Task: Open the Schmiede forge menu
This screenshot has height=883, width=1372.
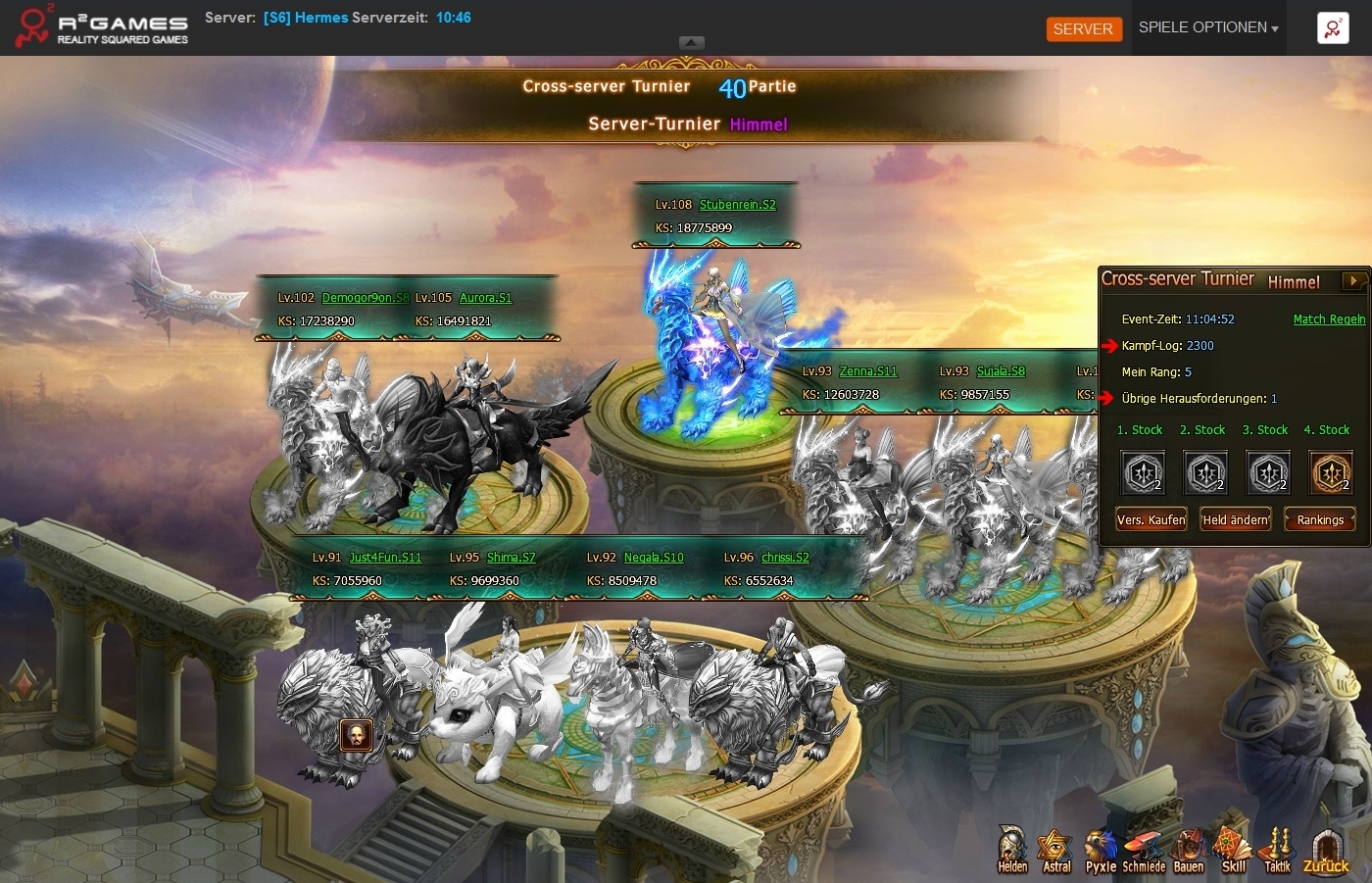Action: (x=1144, y=850)
